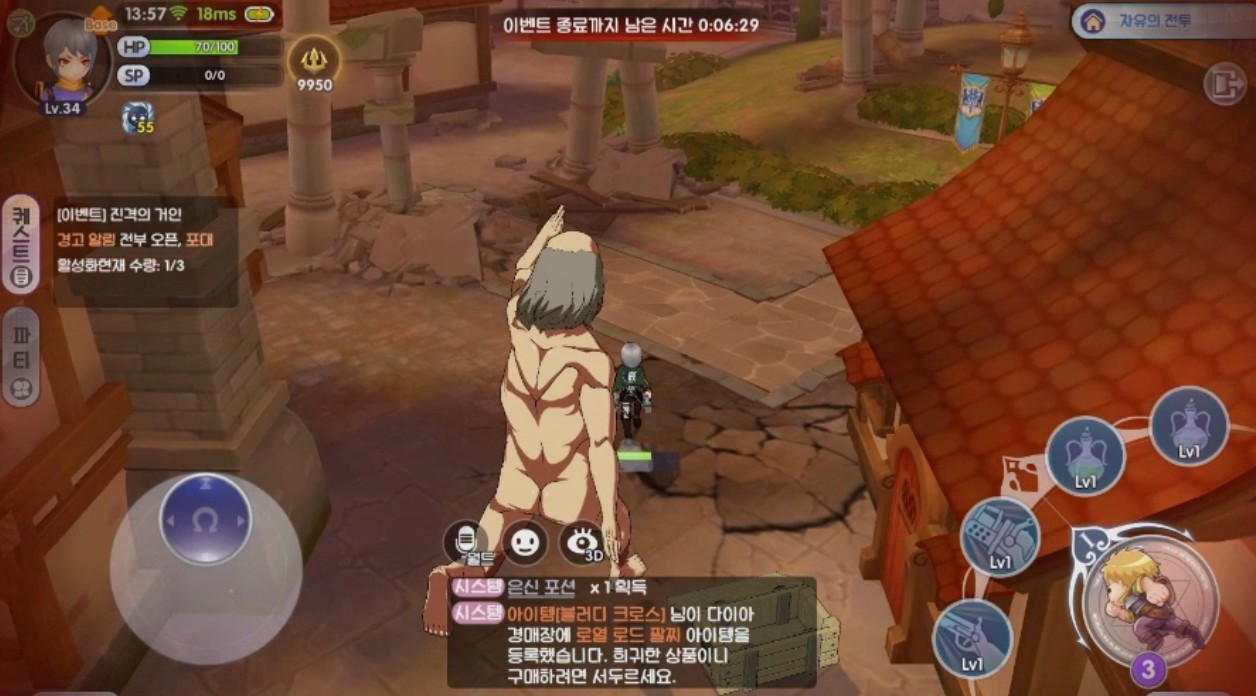The image size is (1256, 696).
Task: Click the 자유의 전투 home button
Action: tap(1160, 20)
